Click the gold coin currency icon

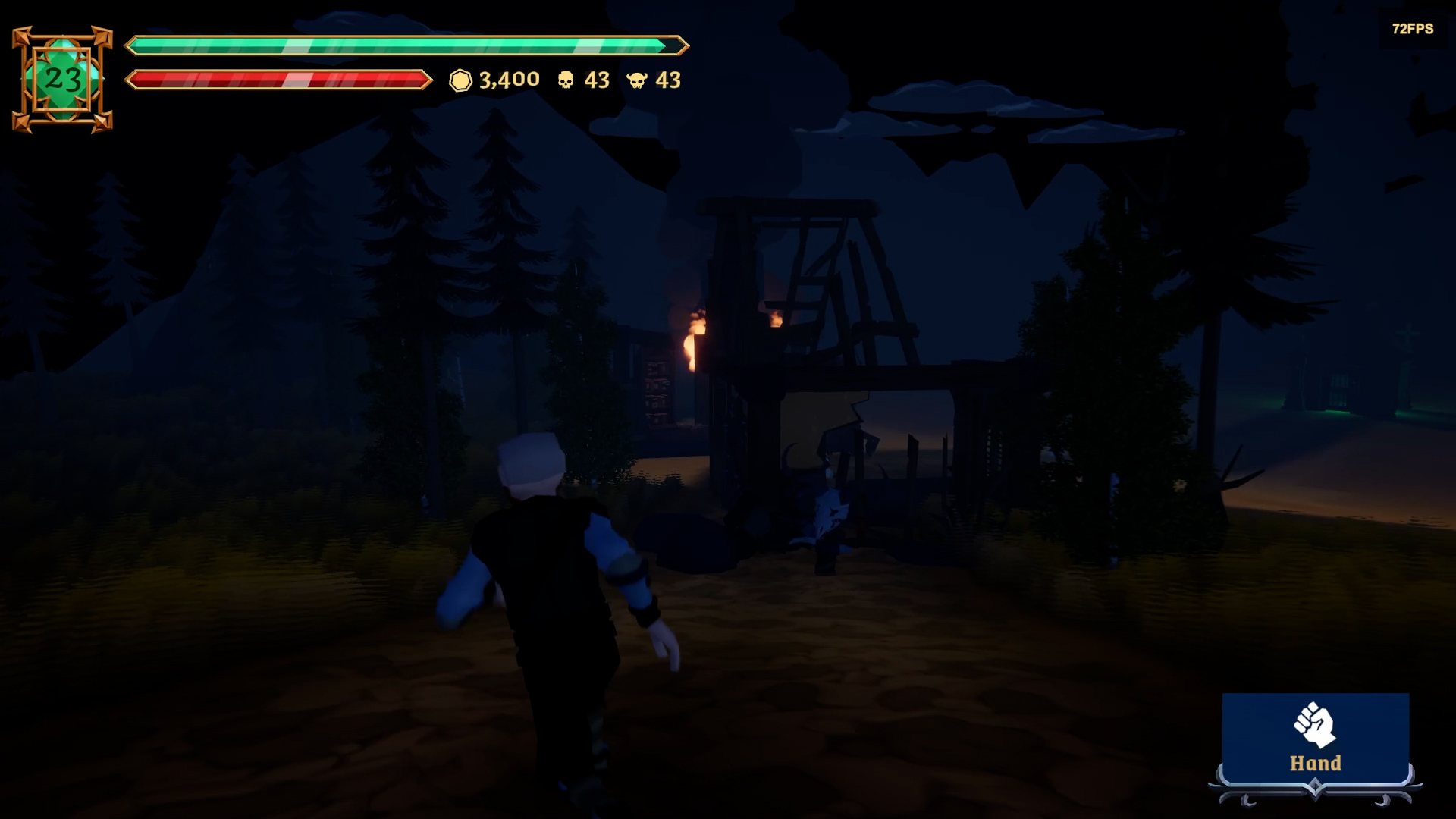461,80
